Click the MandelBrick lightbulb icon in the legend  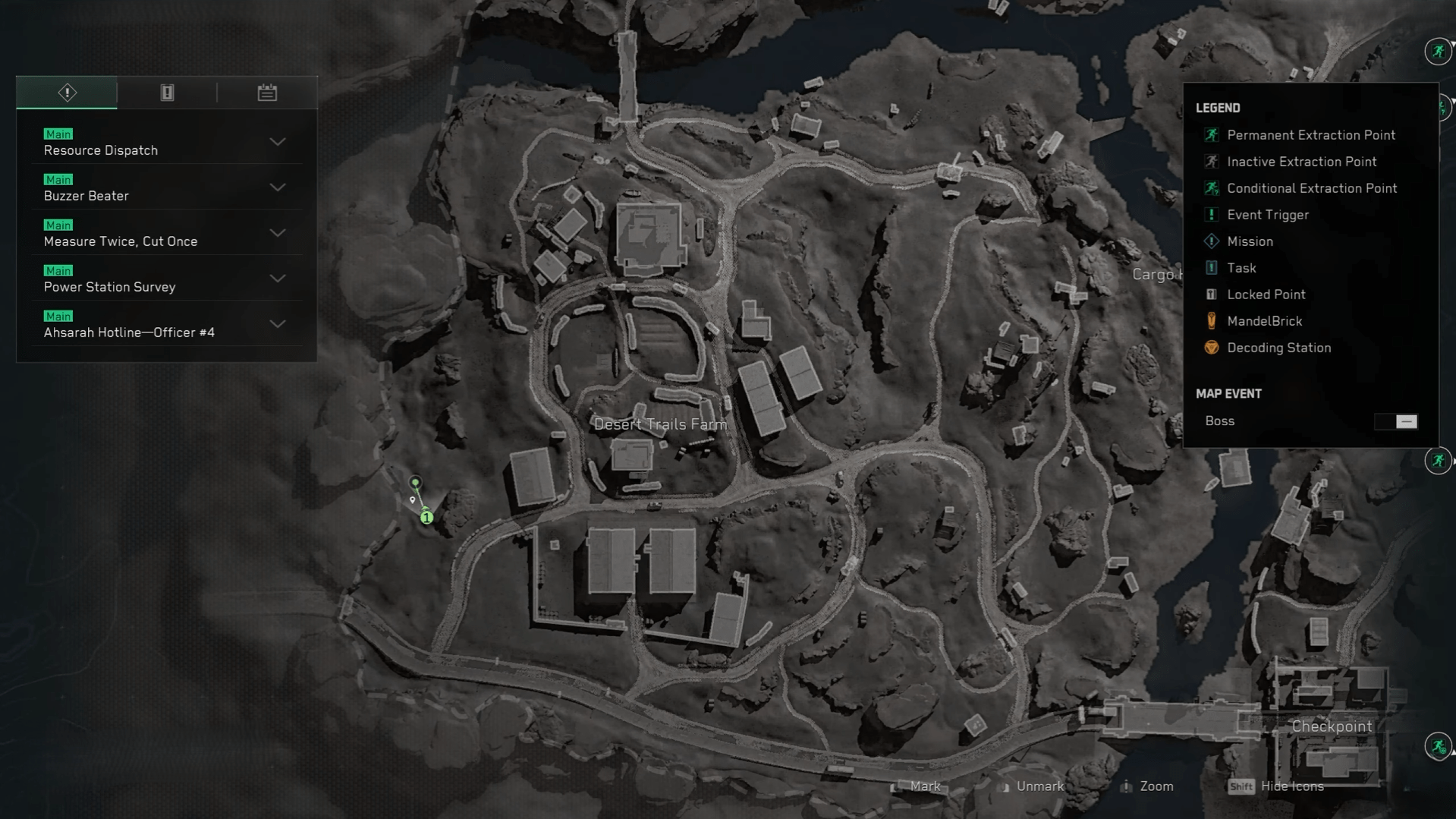(1212, 321)
